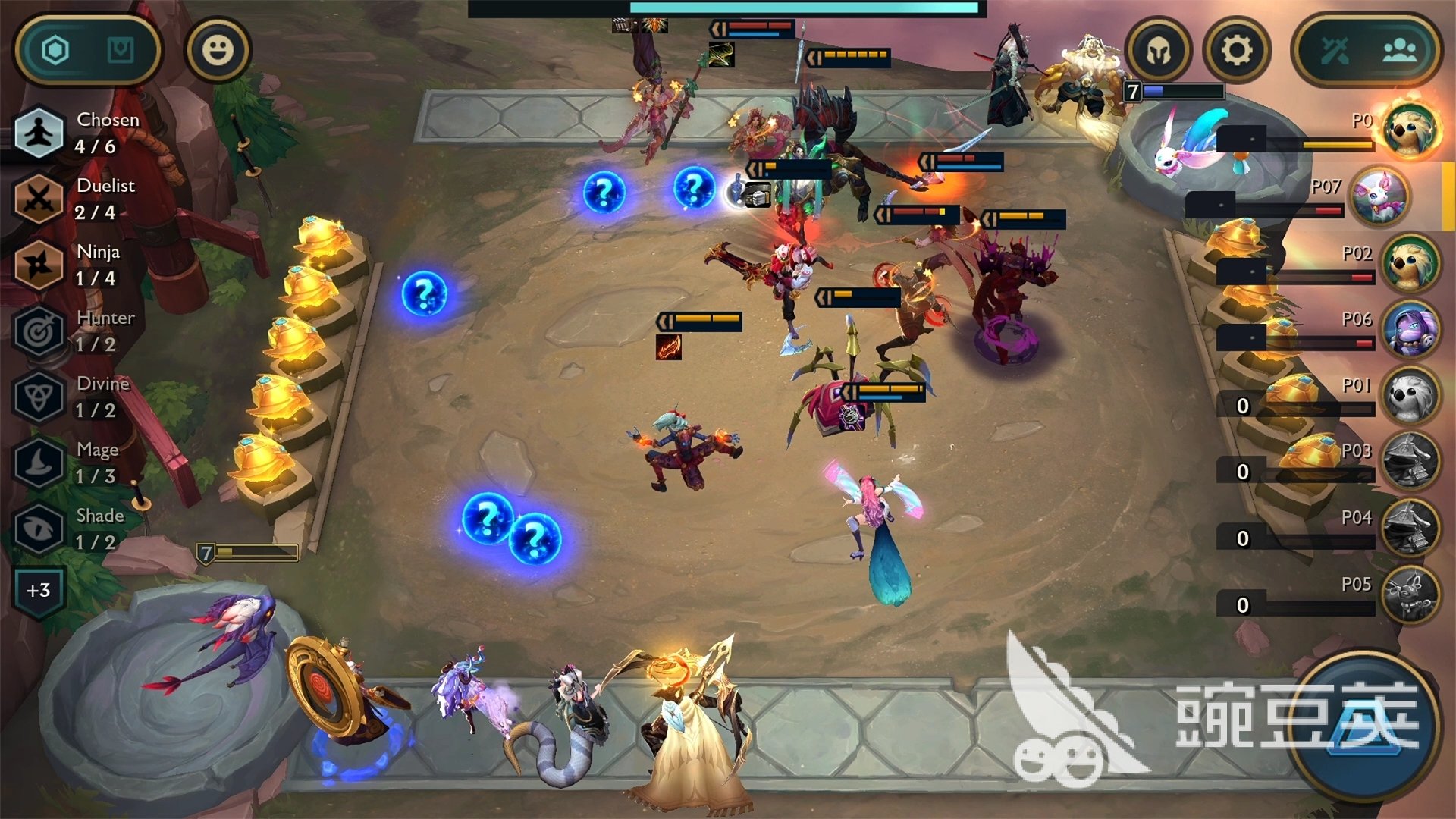Open the item hexagon icon top-left
Screen dimensions: 1456x819
pos(57,49)
